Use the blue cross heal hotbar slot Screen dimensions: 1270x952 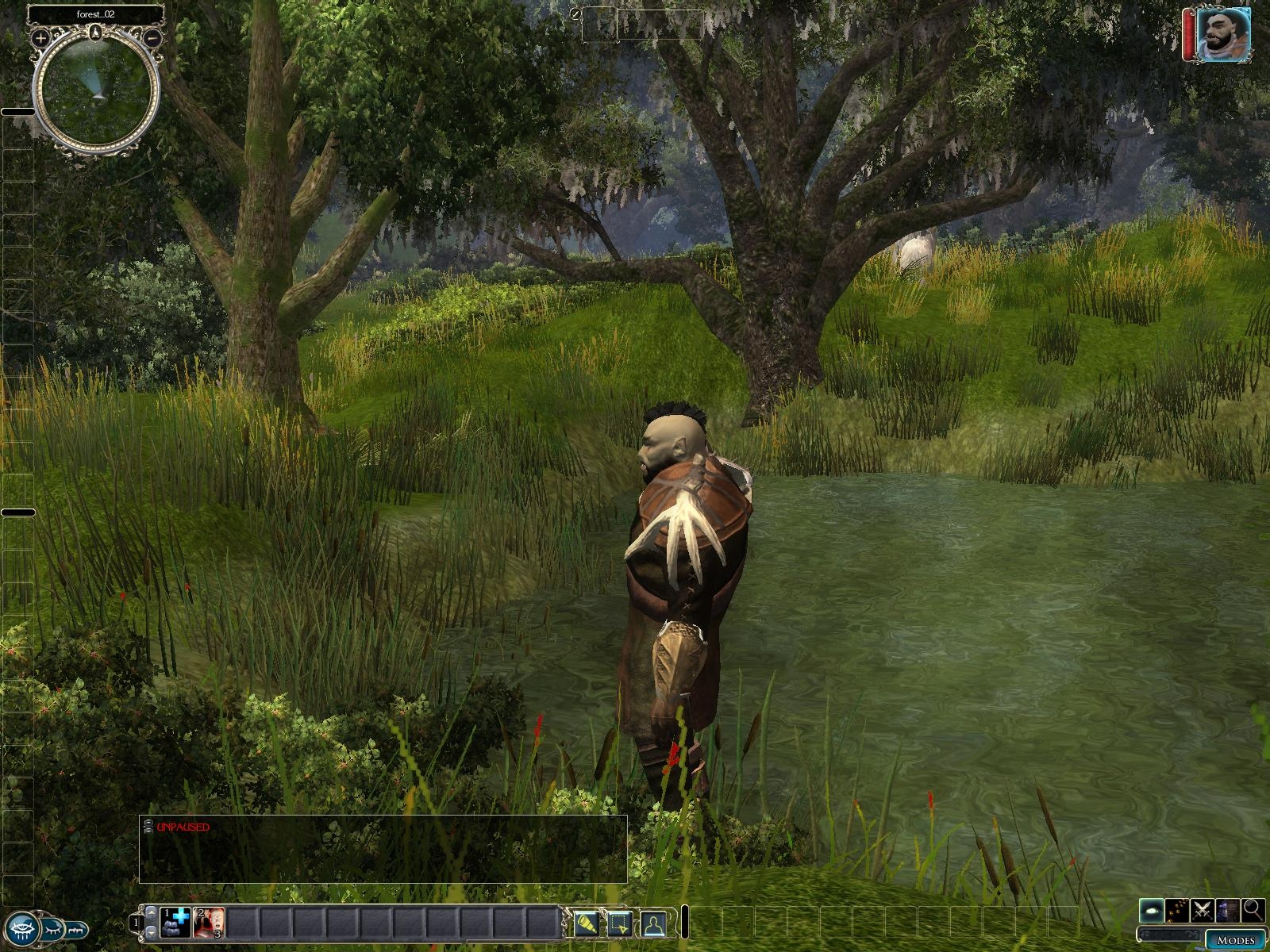point(175,922)
